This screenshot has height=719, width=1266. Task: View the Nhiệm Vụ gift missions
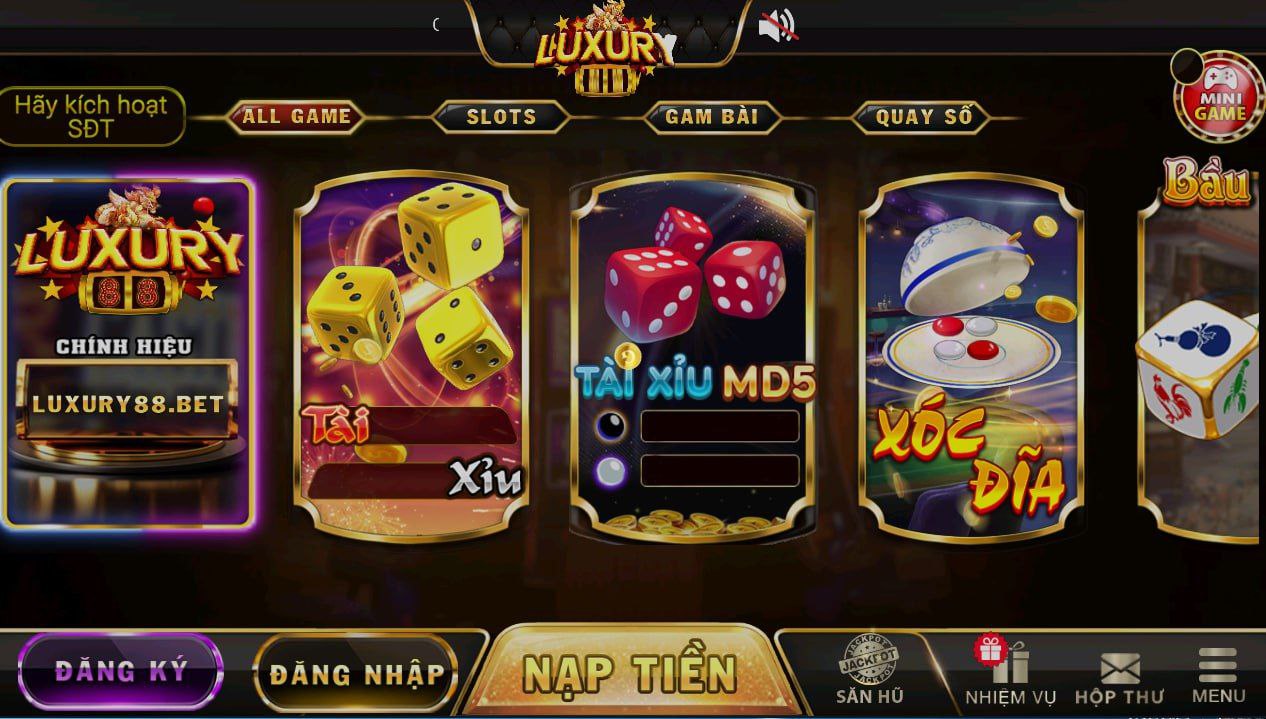1008,671
